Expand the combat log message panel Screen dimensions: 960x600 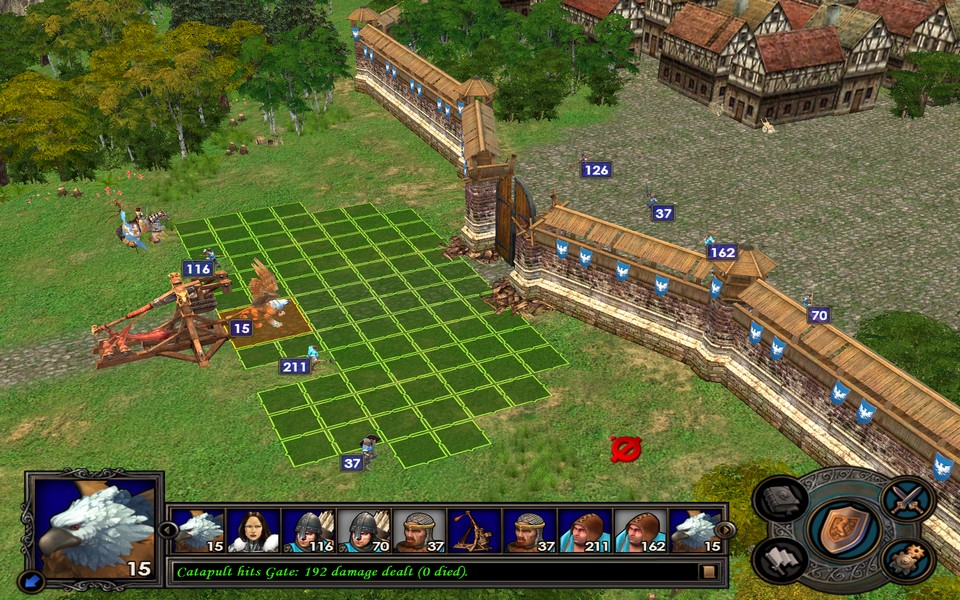point(708,572)
